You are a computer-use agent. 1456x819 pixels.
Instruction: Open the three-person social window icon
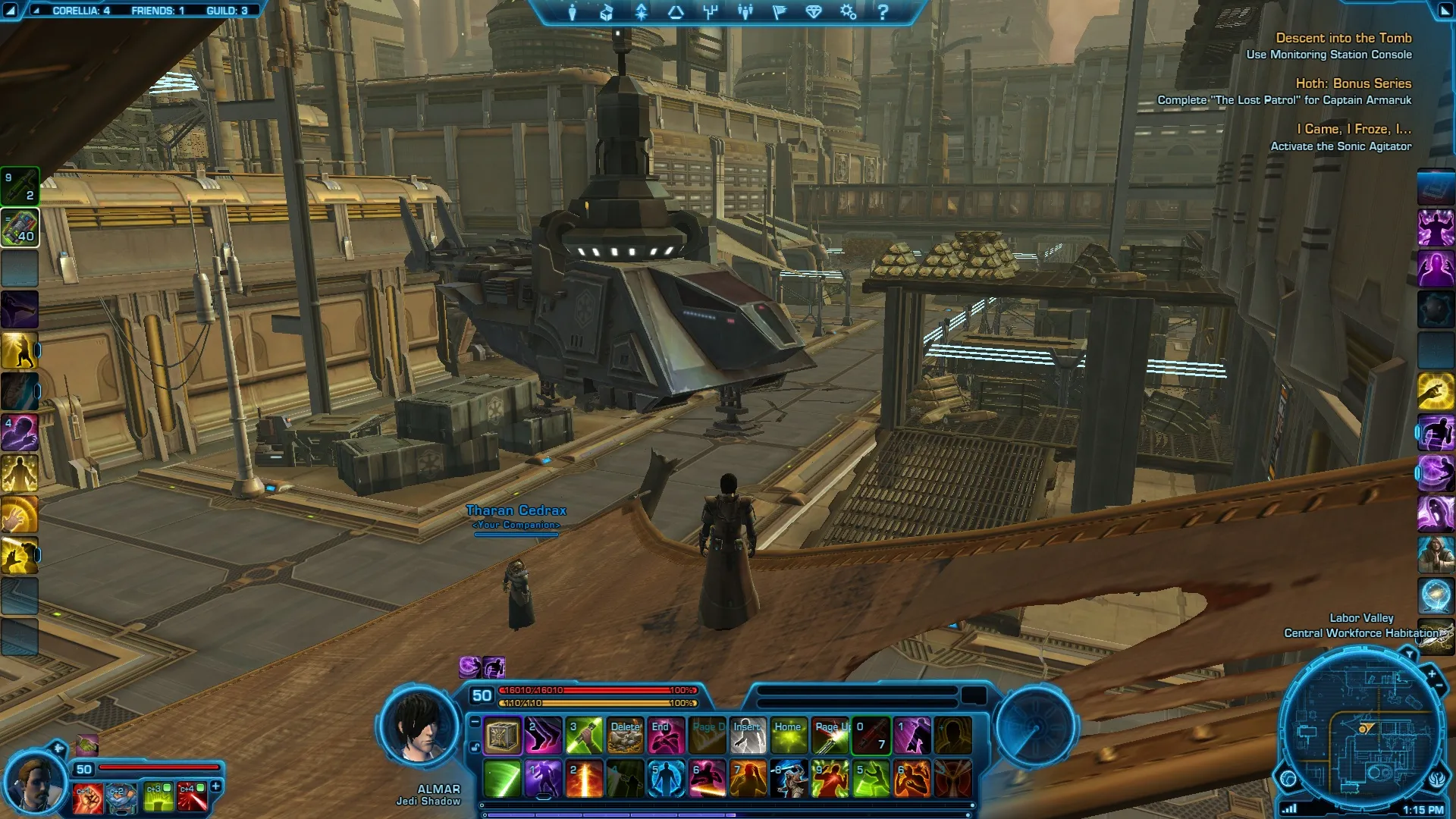coord(745,12)
